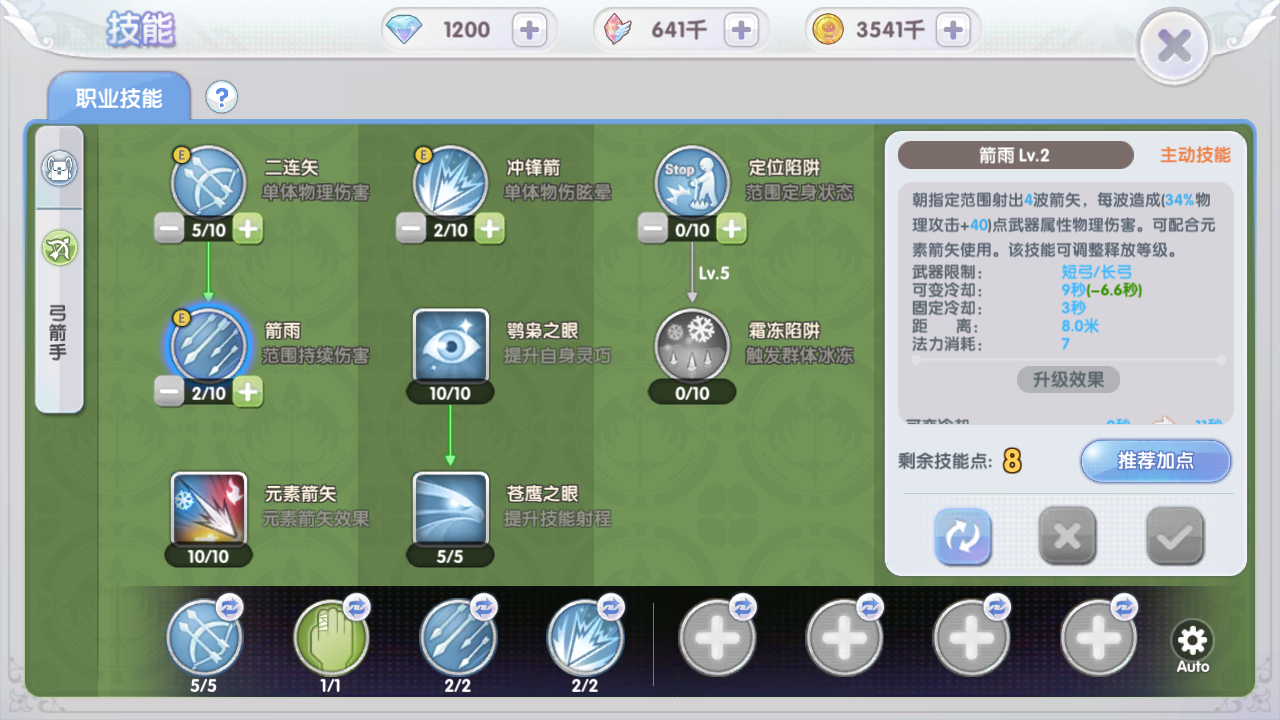Select the 霜冻陷阱 frost trap skill

click(692, 345)
